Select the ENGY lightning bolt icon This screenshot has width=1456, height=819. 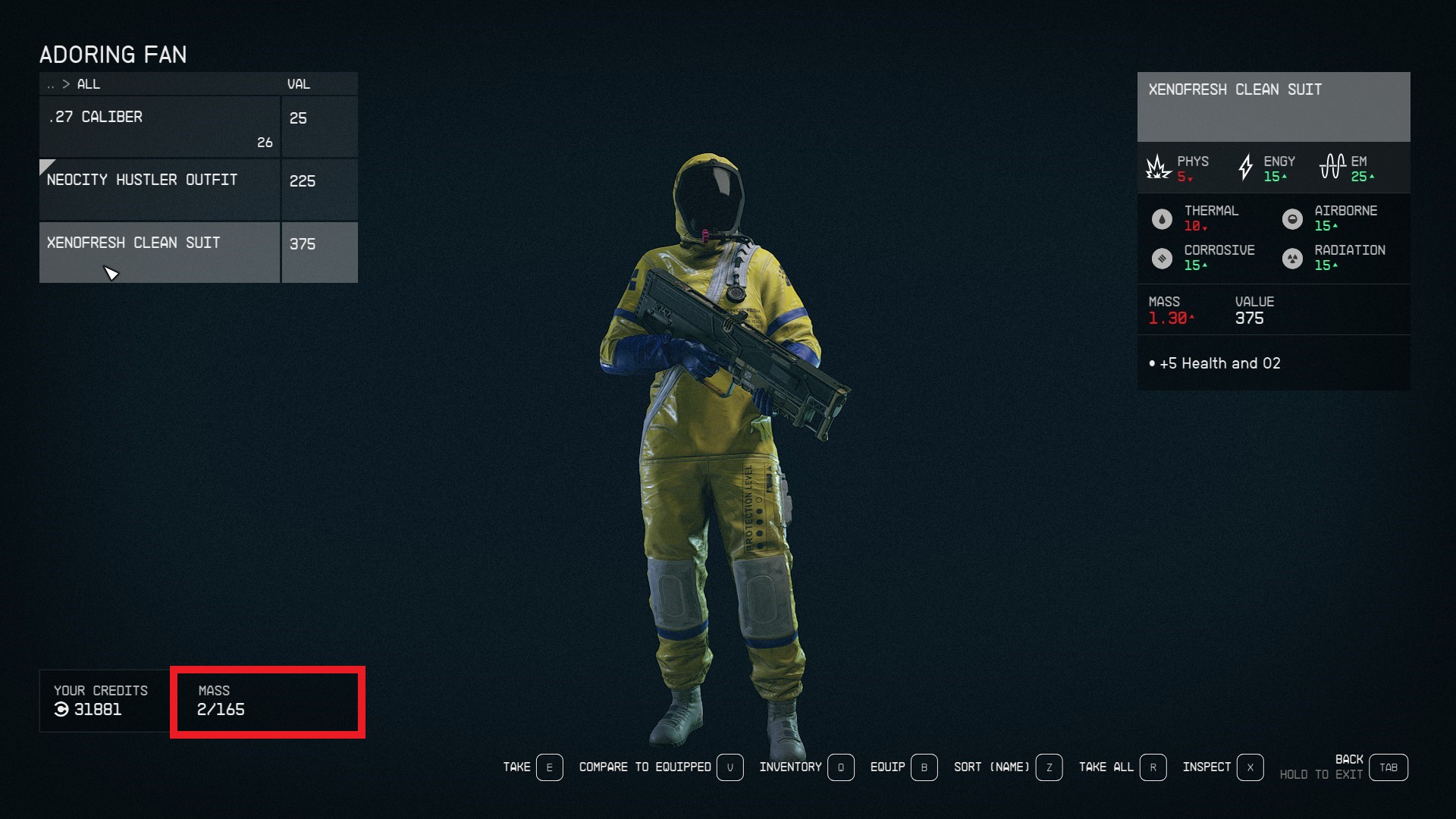click(x=1246, y=167)
